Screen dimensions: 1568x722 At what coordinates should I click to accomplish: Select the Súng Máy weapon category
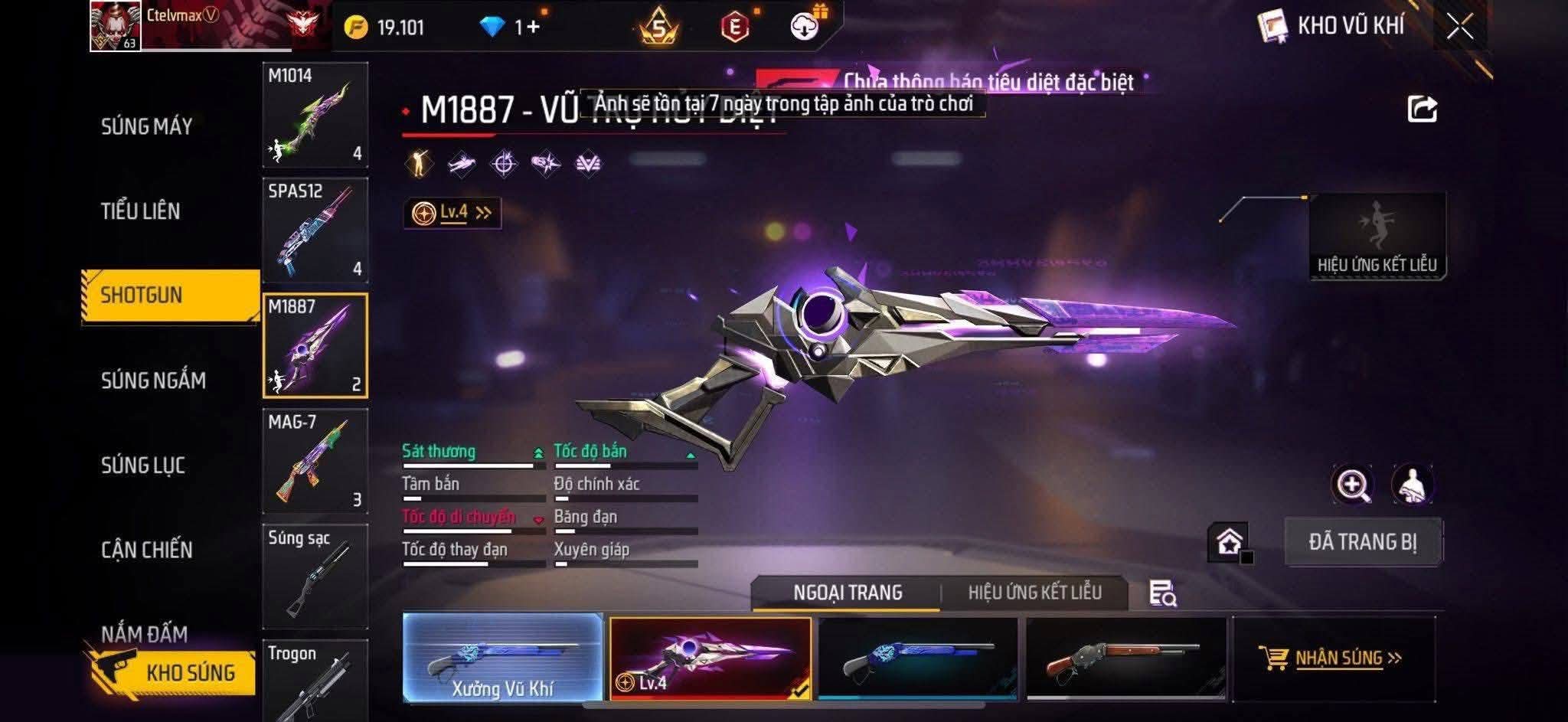click(x=146, y=126)
